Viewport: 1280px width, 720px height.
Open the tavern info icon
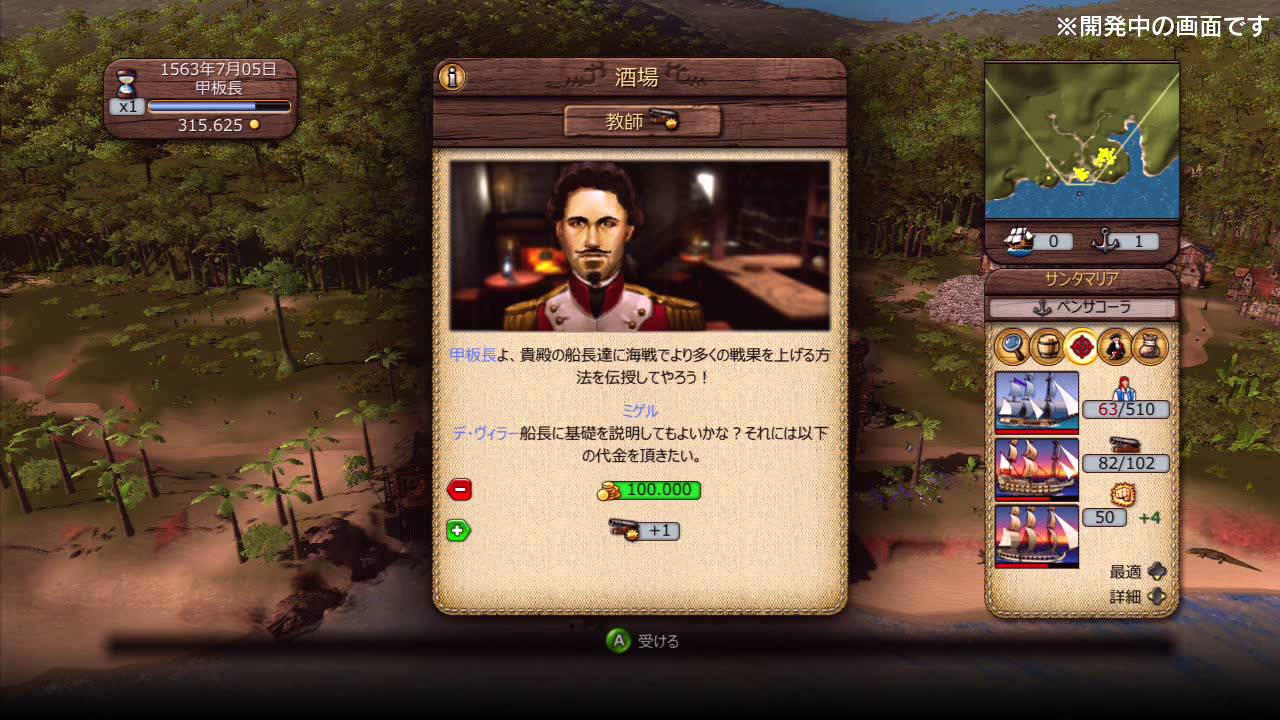(452, 77)
